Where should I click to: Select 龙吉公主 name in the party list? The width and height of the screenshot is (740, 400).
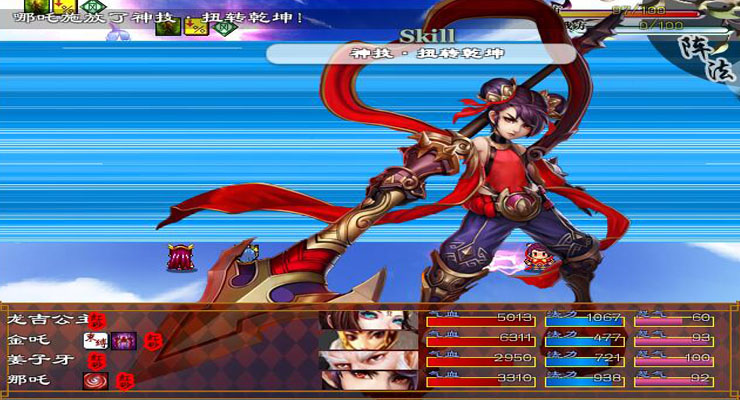[45, 319]
